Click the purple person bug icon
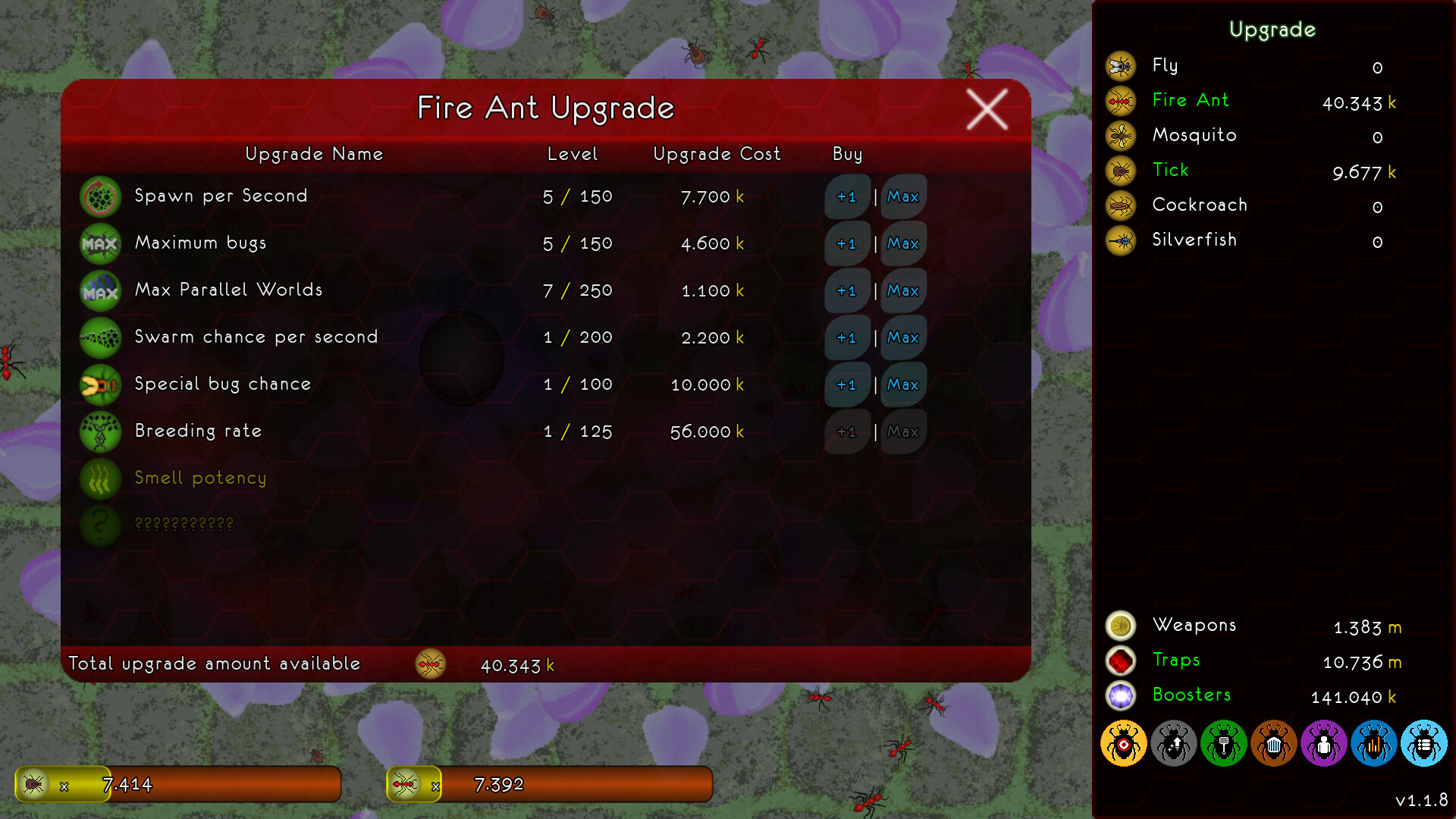Screen dimensions: 1456x819 point(1323,745)
